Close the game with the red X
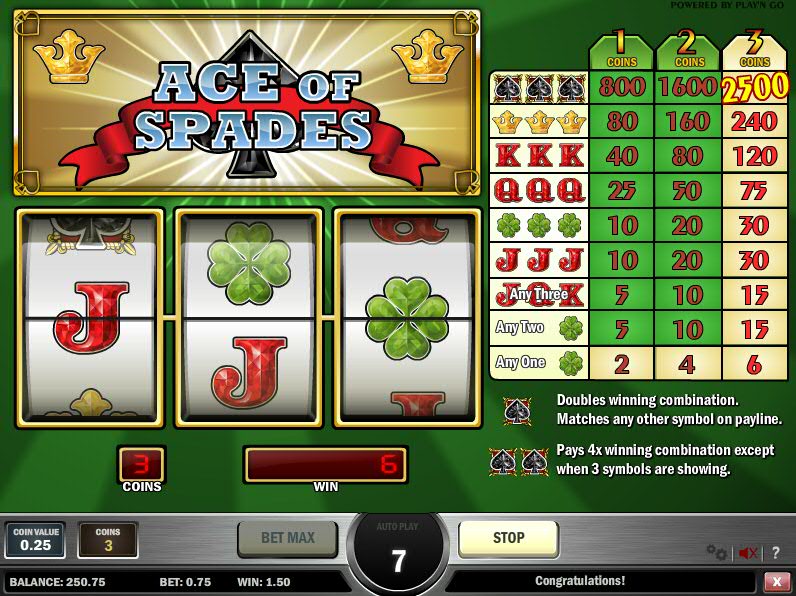Image resolution: width=796 pixels, height=596 pixels. (777, 581)
